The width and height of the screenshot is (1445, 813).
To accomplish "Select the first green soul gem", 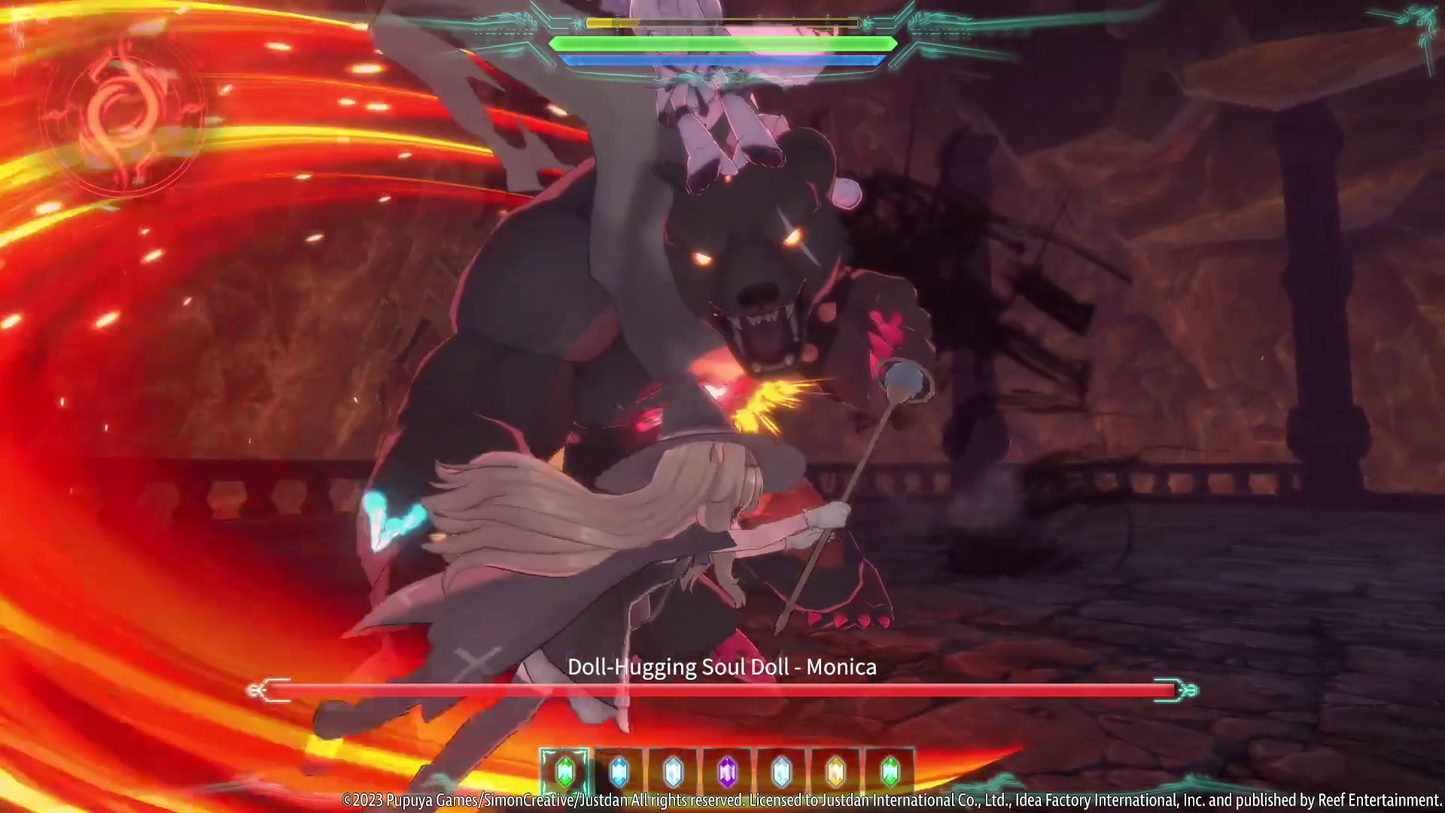I will [x=565, y=770].
